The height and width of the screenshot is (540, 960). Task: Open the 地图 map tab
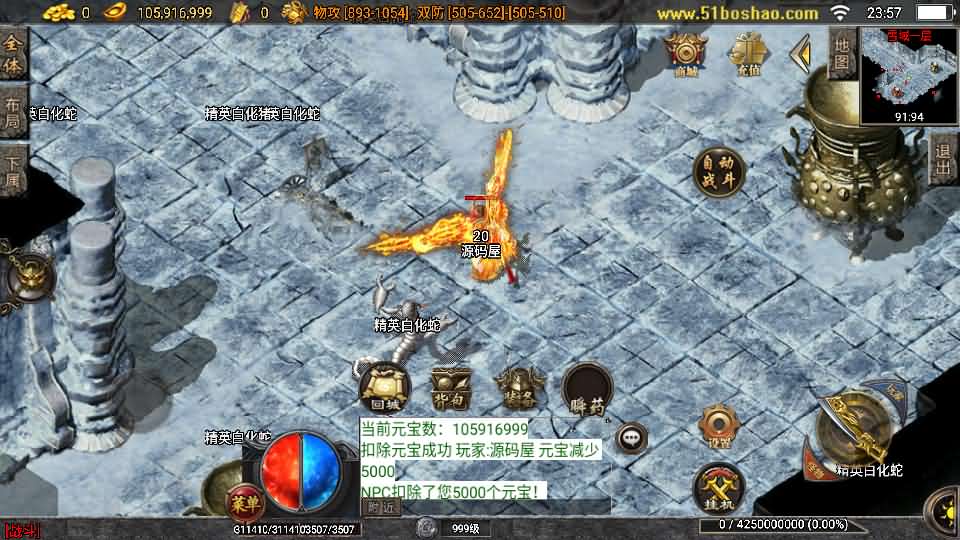click(843, 54)
